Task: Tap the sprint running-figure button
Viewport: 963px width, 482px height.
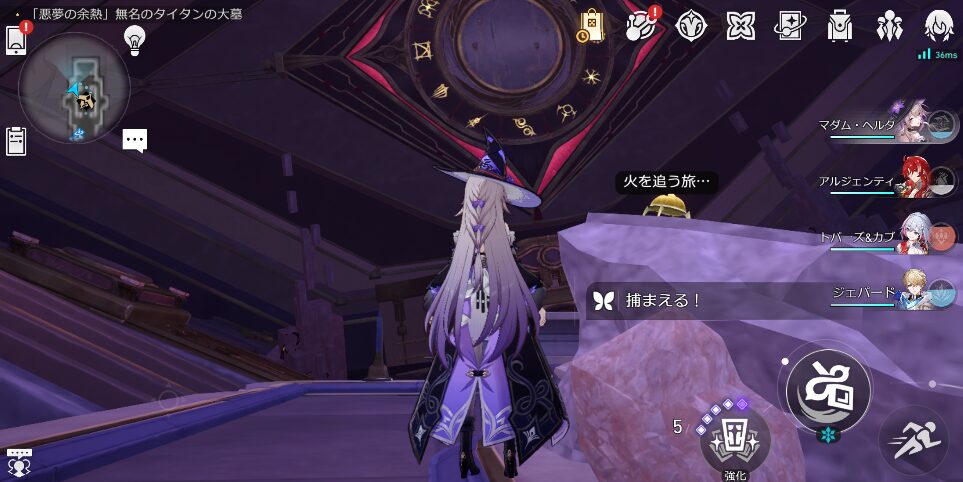Action: pos(913,440)
